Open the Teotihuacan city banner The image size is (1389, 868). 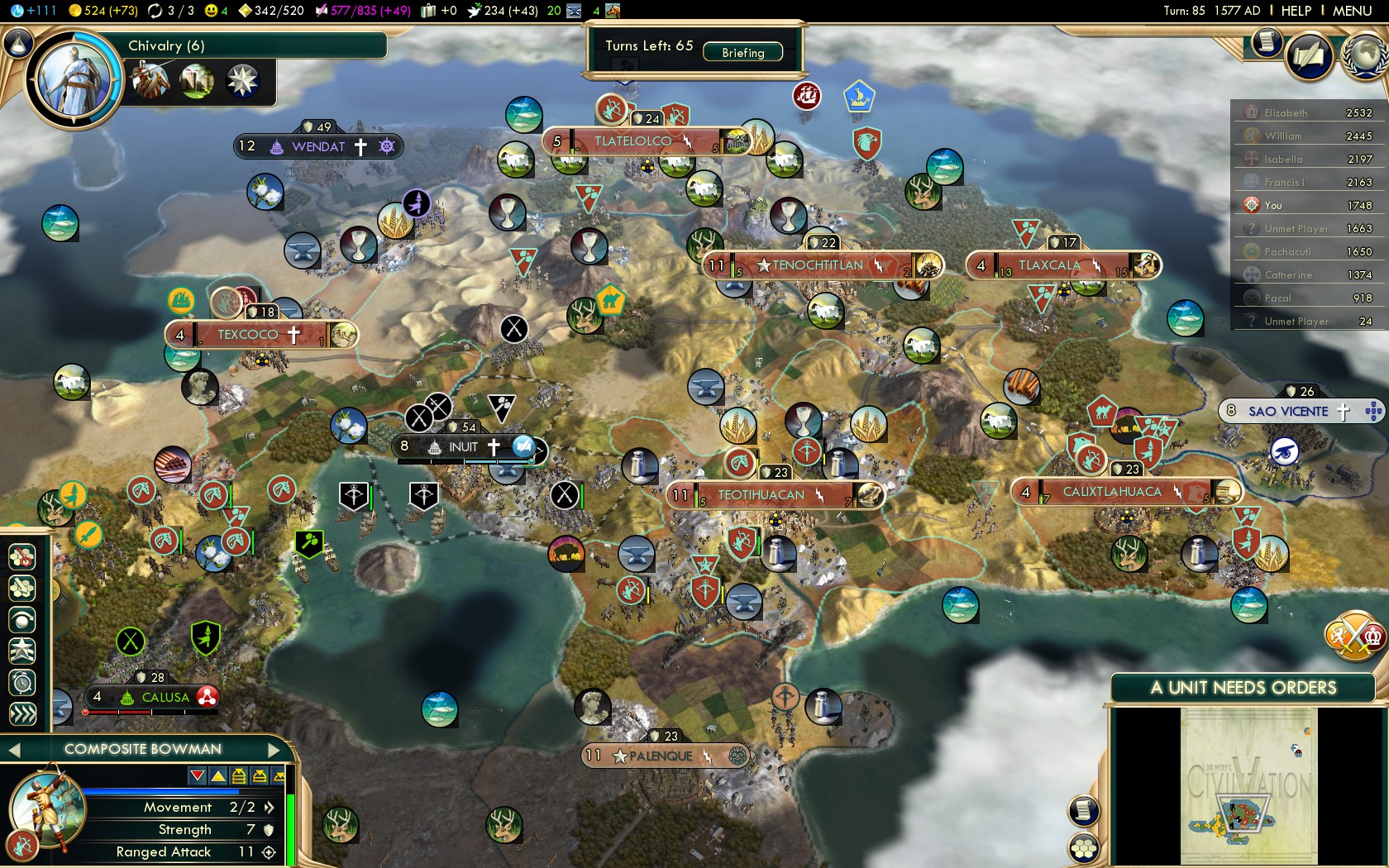761,495
